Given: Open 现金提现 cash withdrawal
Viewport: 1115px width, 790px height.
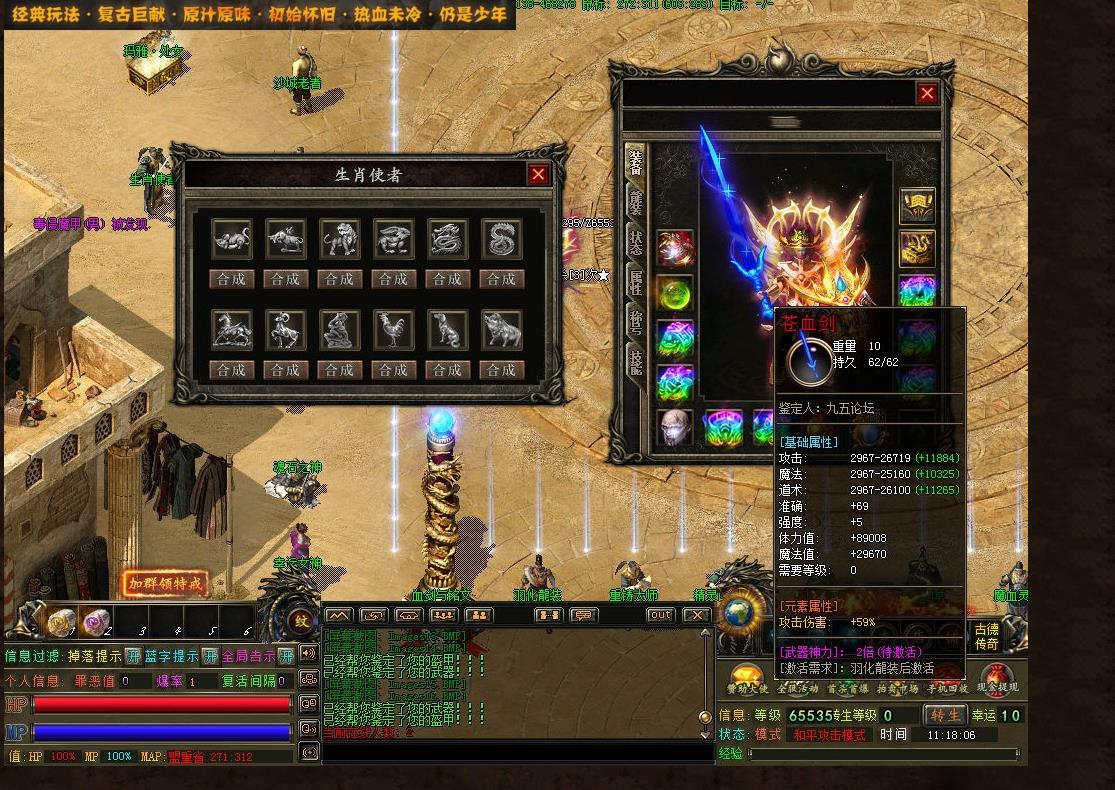Looking at the screenshot, I should pos(996,680).
